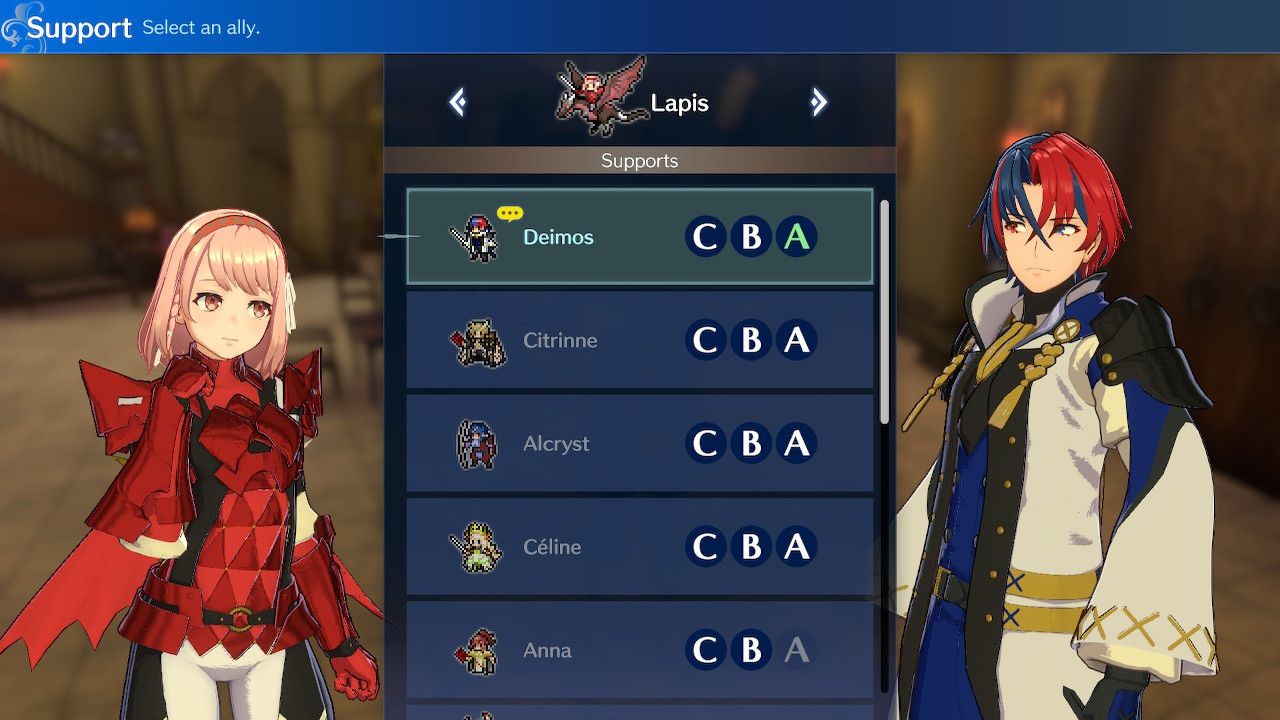Click the right arrow to next ally

[819, 103]
